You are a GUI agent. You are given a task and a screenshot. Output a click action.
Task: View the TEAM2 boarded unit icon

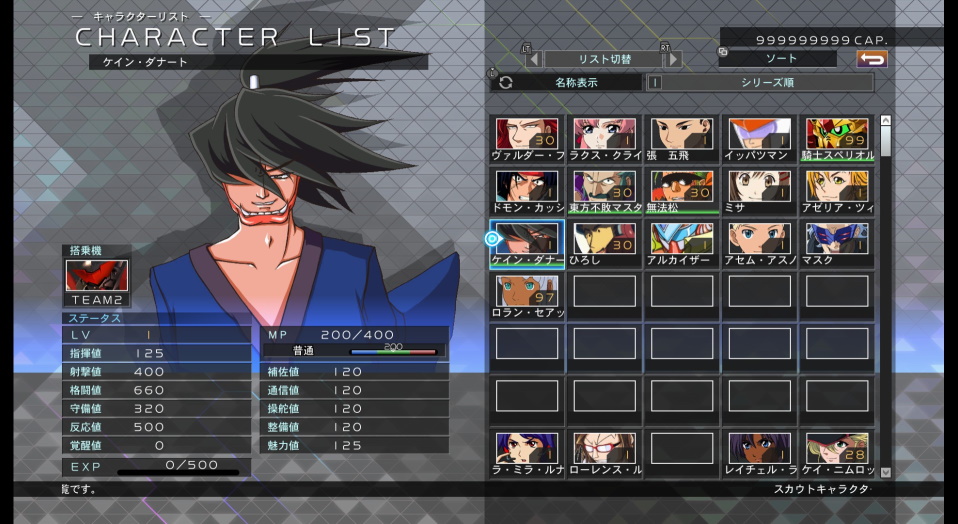[97, 277]
